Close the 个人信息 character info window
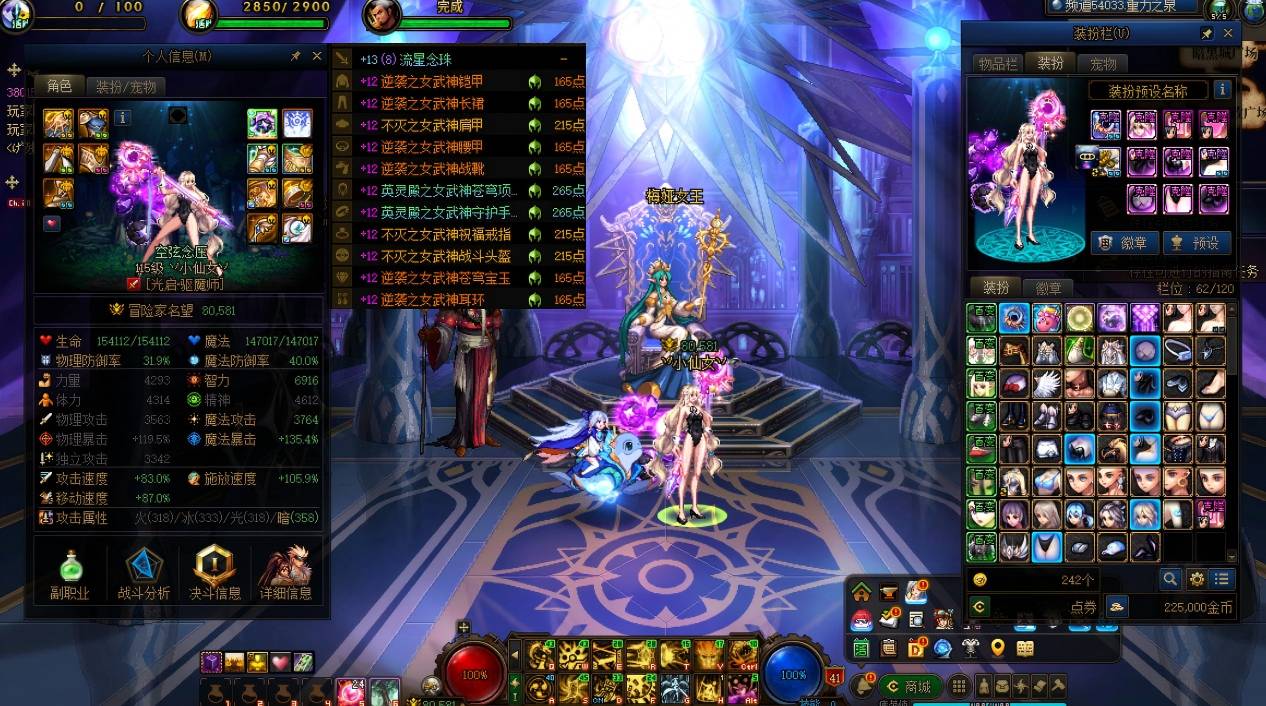 [317, 56]
